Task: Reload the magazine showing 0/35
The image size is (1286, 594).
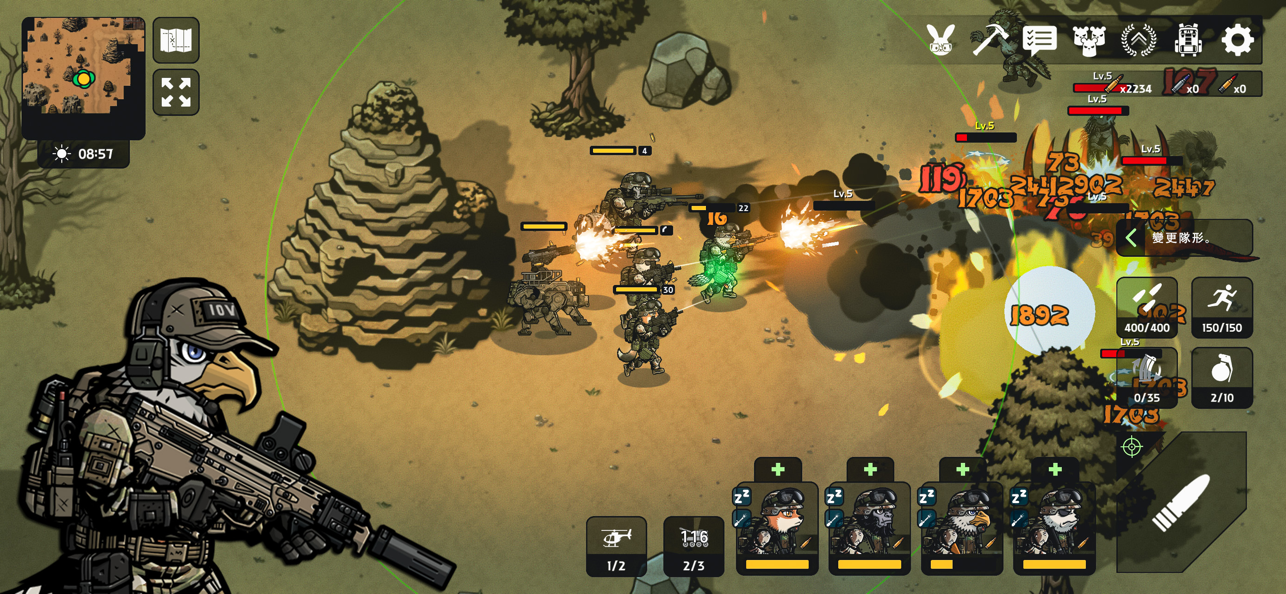Action: pos(1147,378)
